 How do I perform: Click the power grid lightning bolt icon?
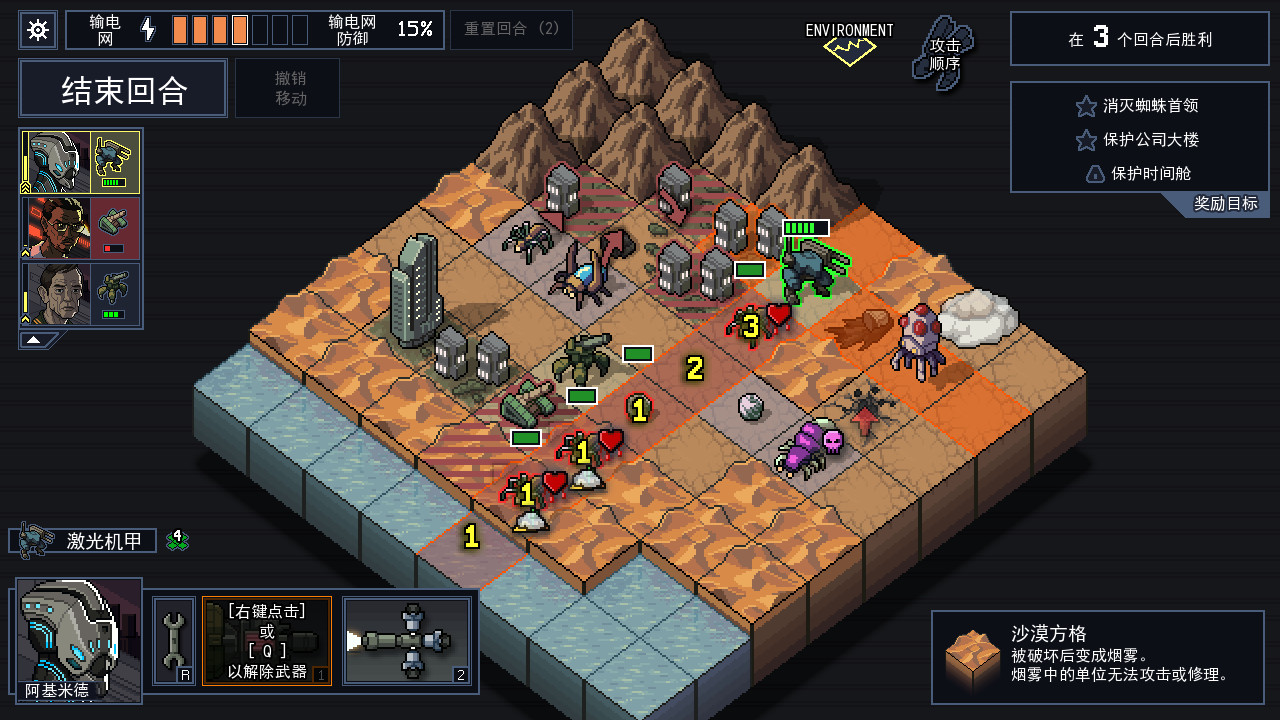pyautogui.click(x=148, y=29)
